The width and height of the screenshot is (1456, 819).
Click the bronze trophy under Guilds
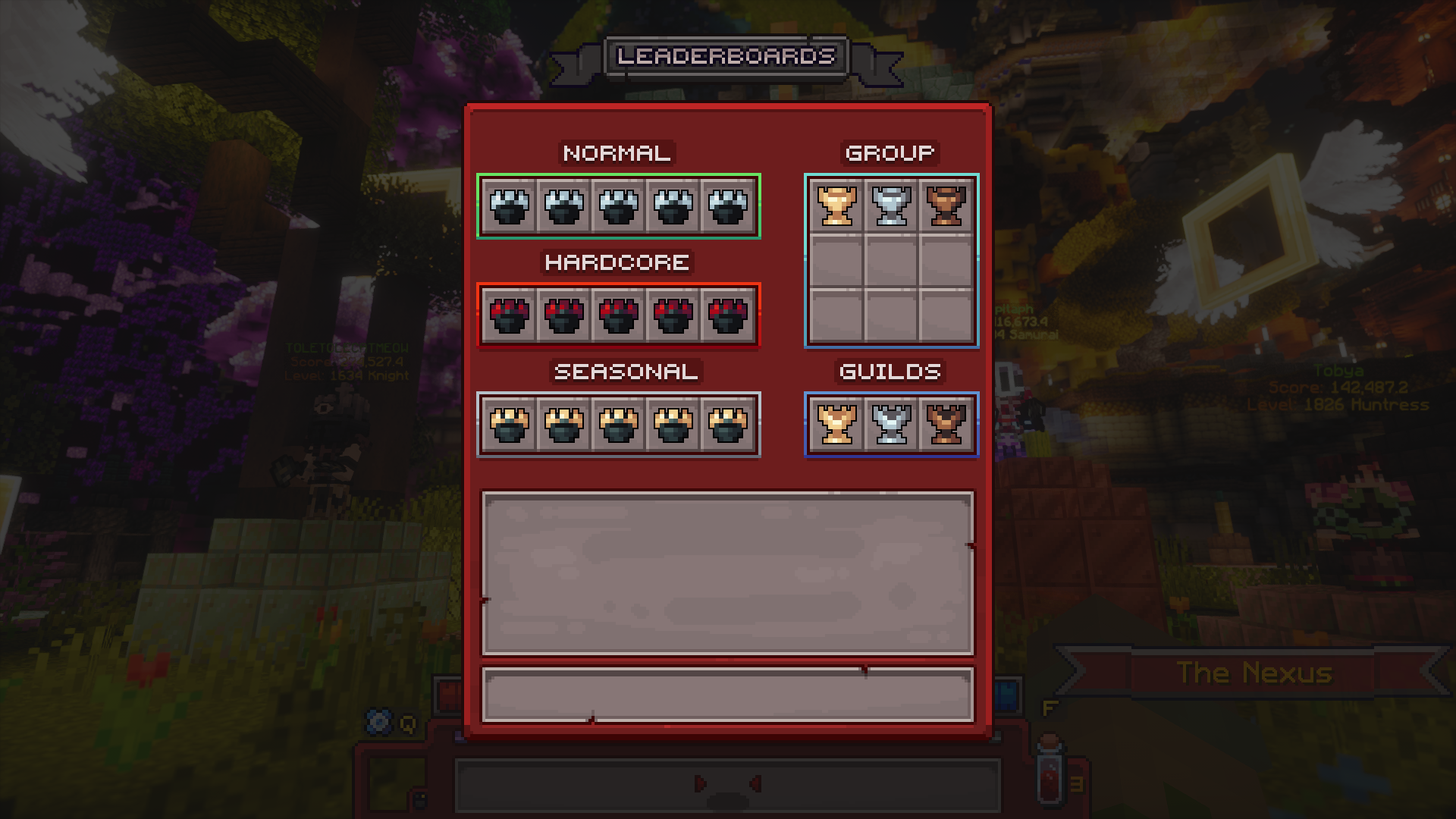coord(946,424)
